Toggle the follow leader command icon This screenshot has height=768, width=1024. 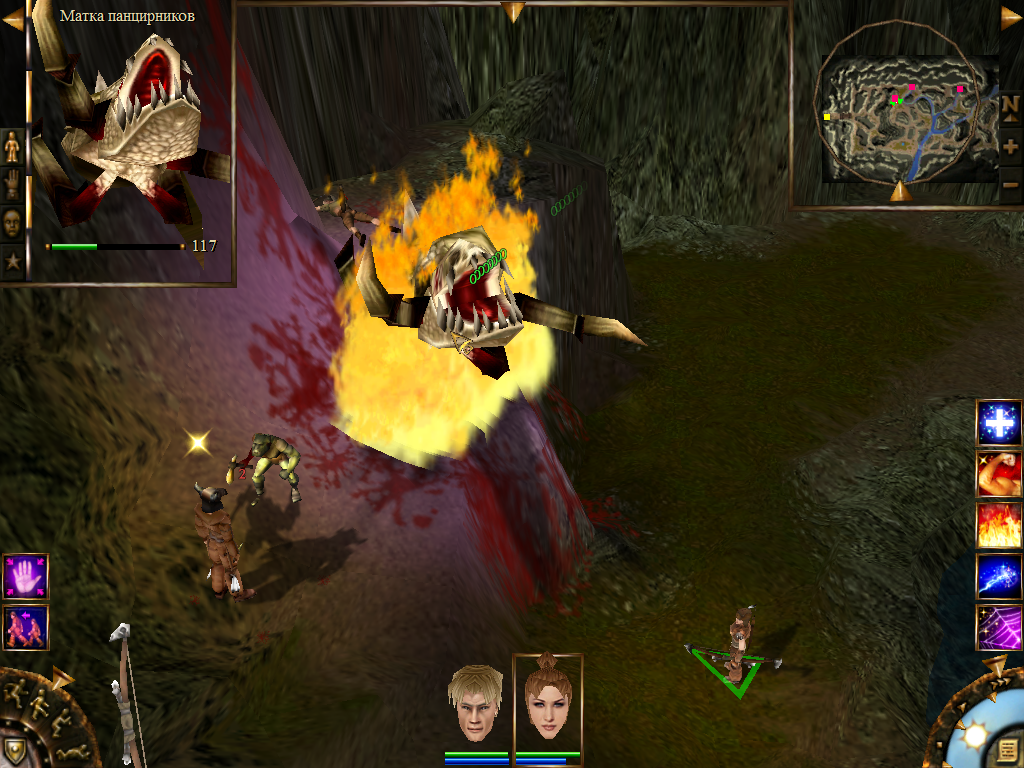25,627
